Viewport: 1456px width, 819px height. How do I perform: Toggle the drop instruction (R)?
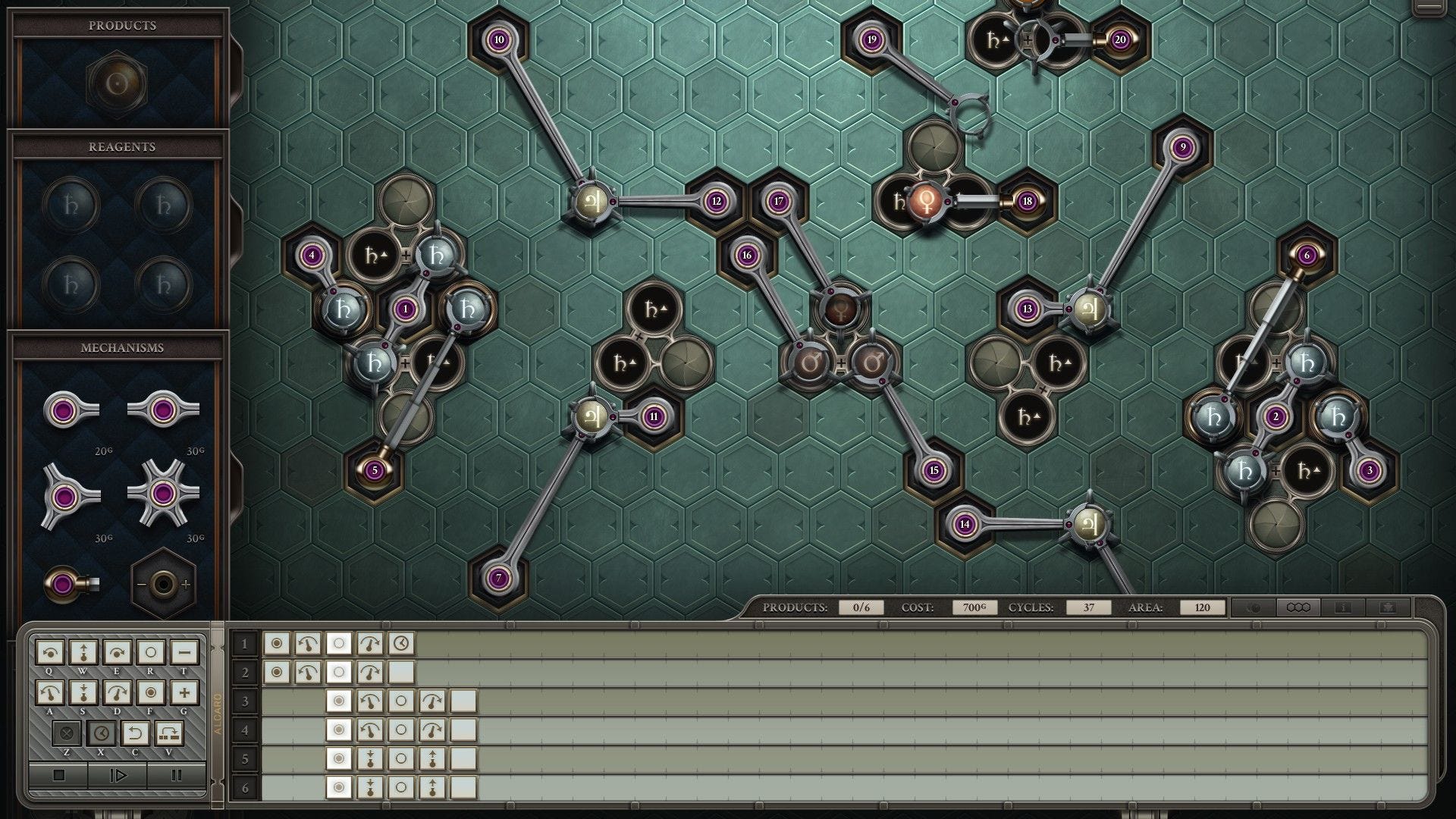coord(151,652)
